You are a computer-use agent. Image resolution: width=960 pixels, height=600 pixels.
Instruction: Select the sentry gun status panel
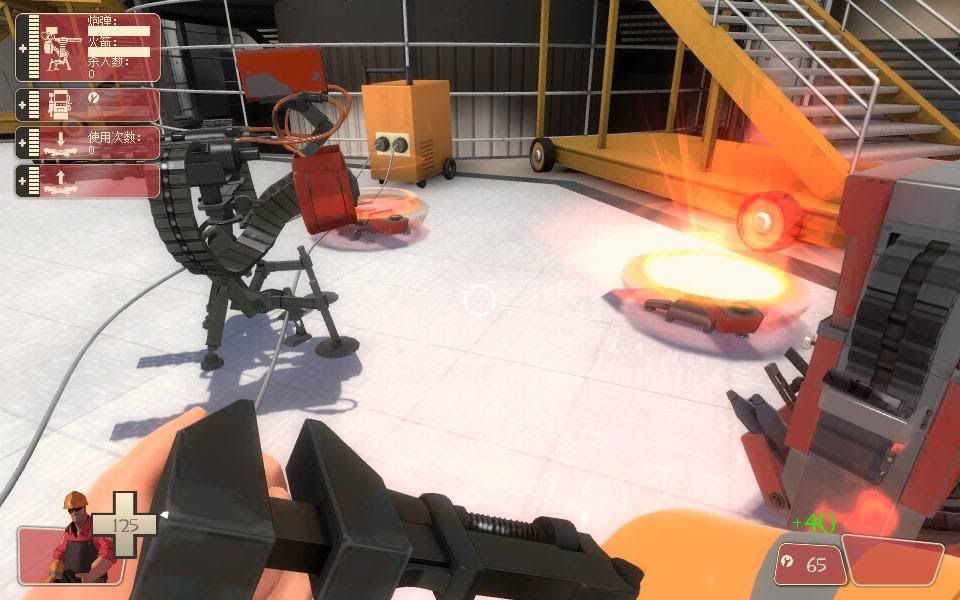(x=87, y=47)
